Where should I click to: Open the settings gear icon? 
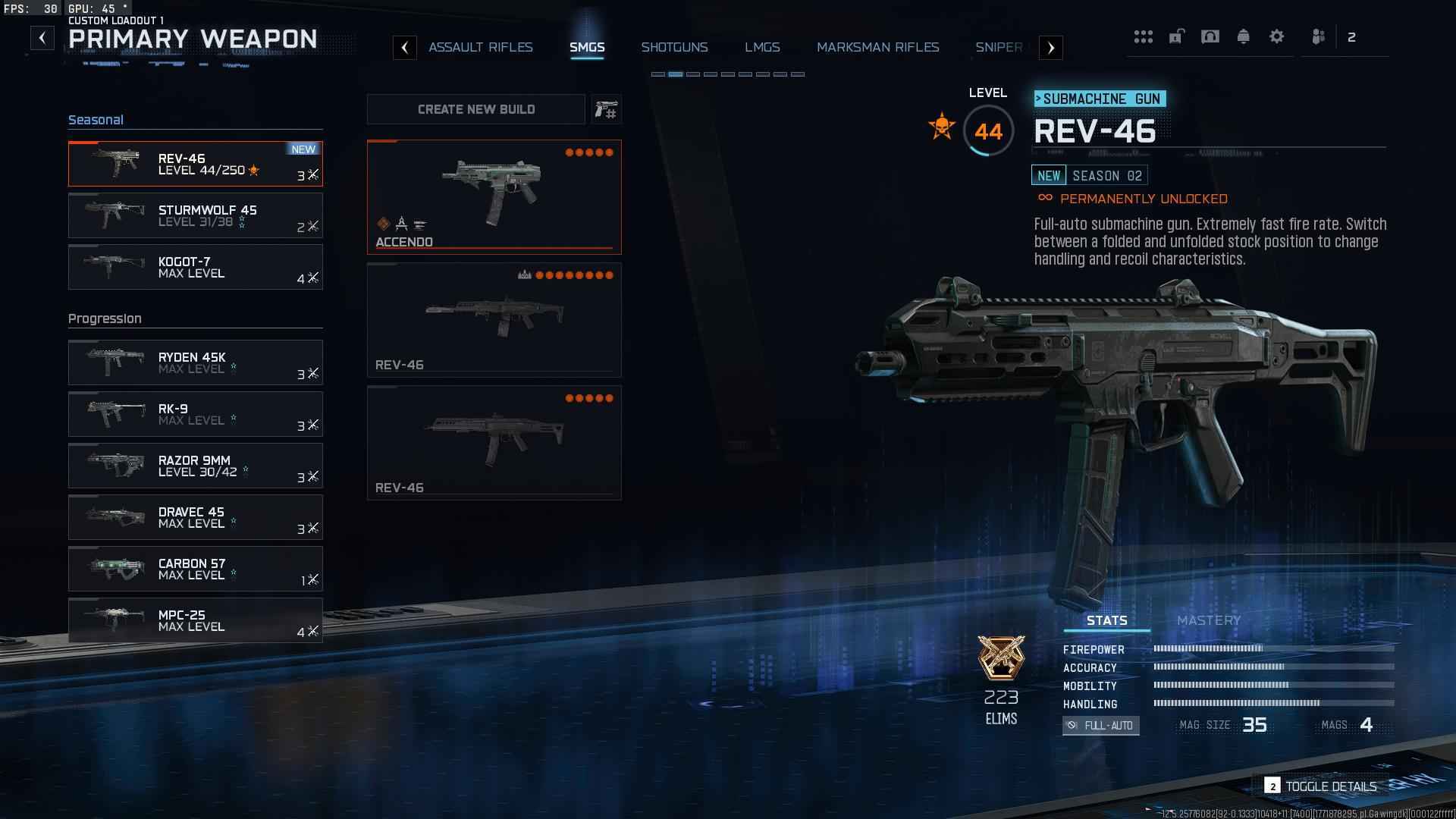tap(1276, 36)
